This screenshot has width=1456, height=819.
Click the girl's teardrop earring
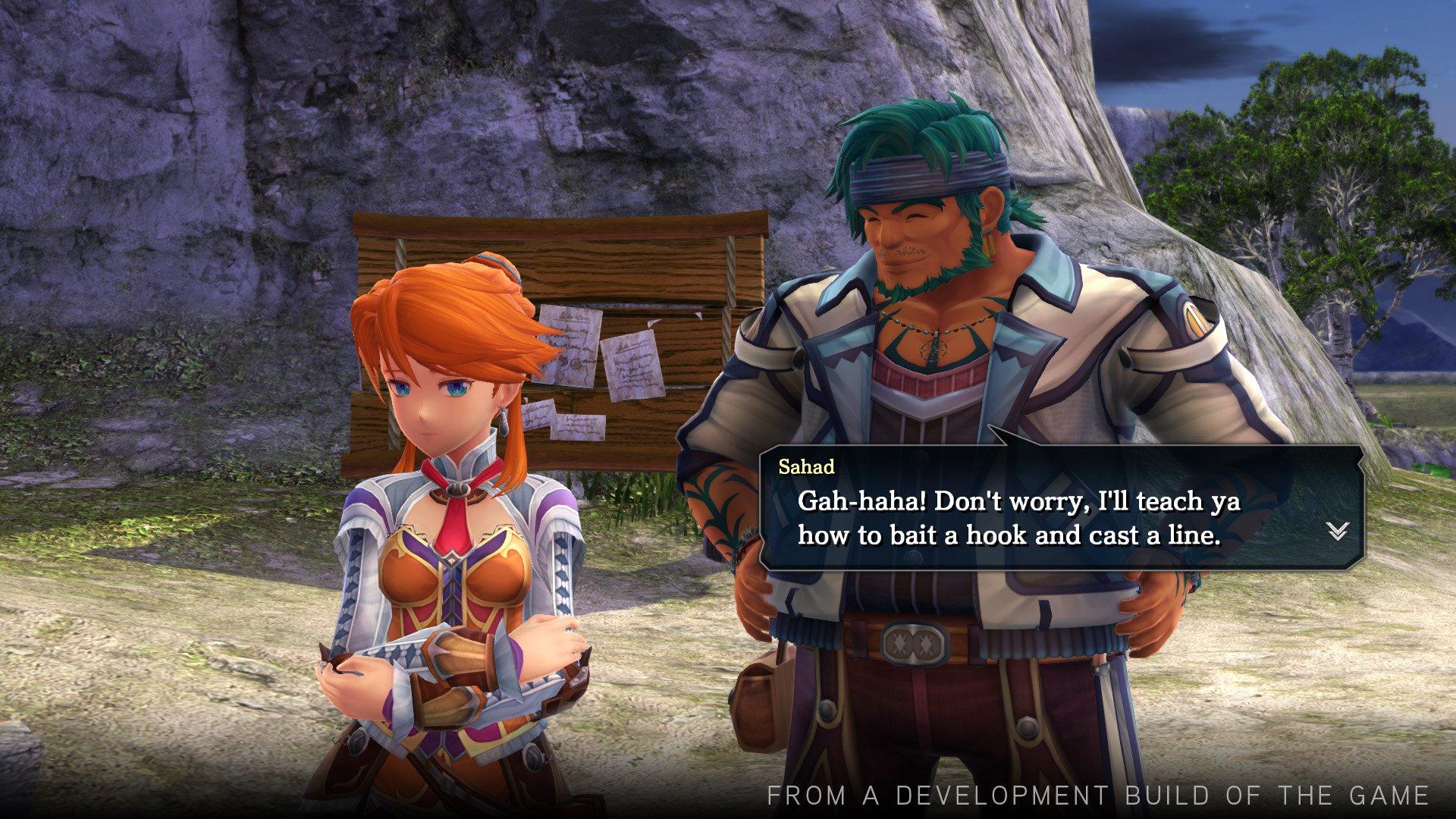pyautogui.click(x=504, y=420)
